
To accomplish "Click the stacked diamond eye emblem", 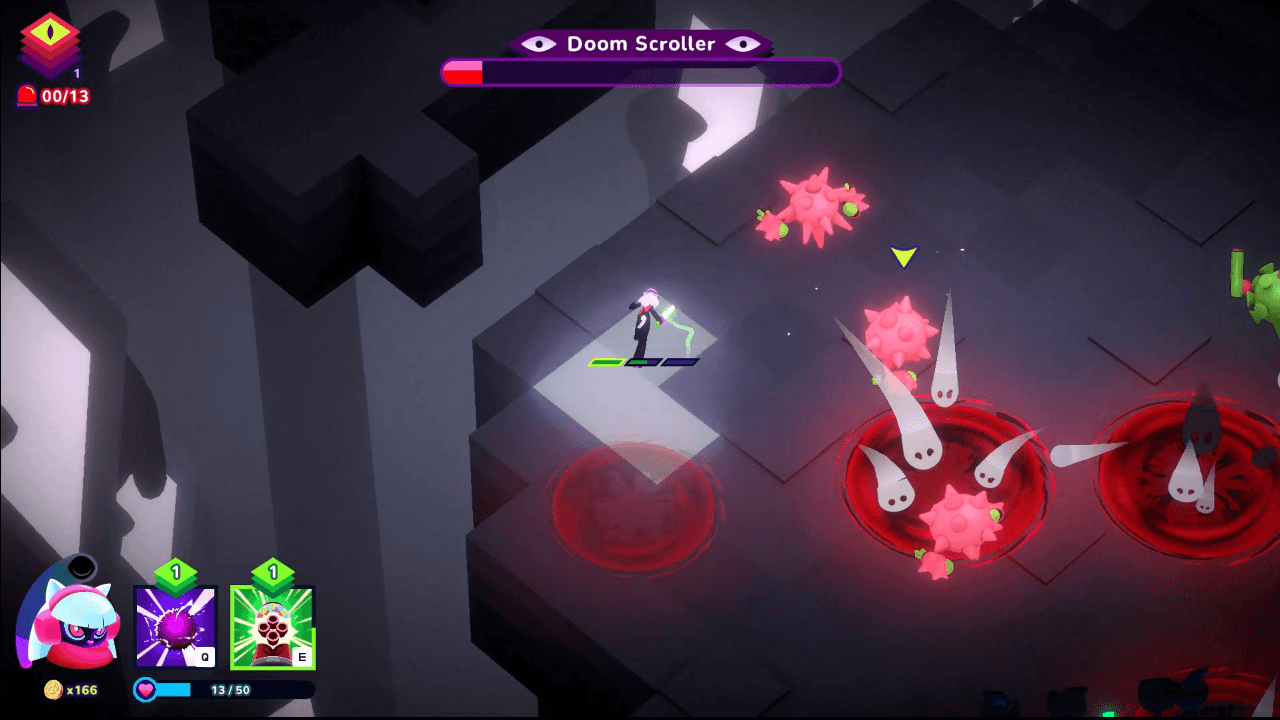I will click(x=50, y=42).
